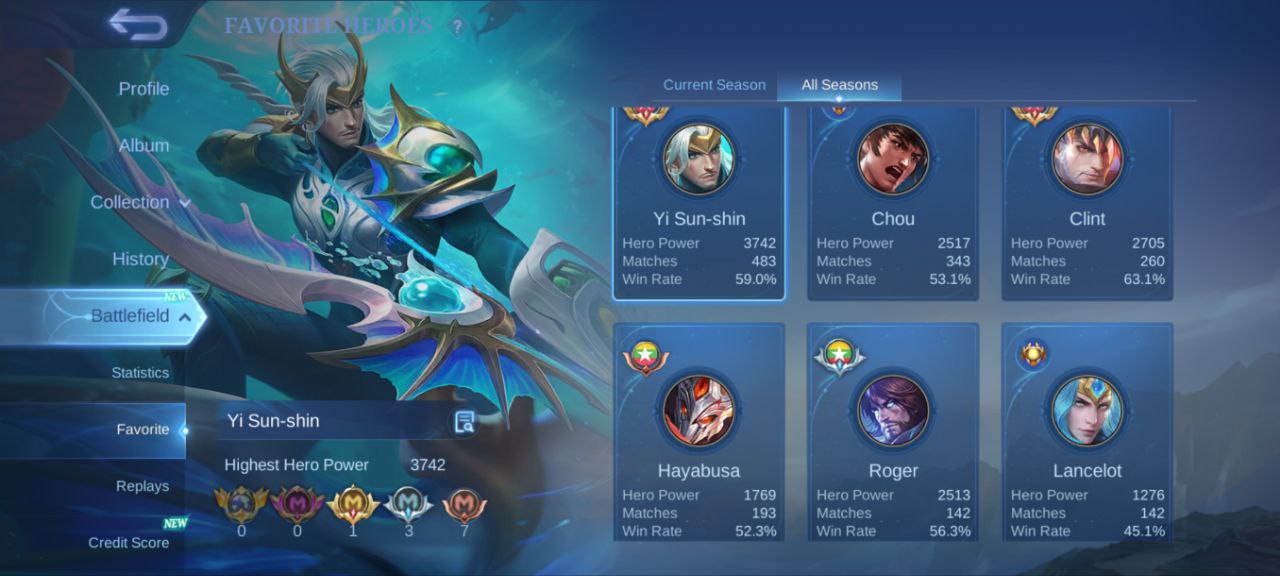
Task: Collapse the Battlefield menu
Action: coord(140,316)
